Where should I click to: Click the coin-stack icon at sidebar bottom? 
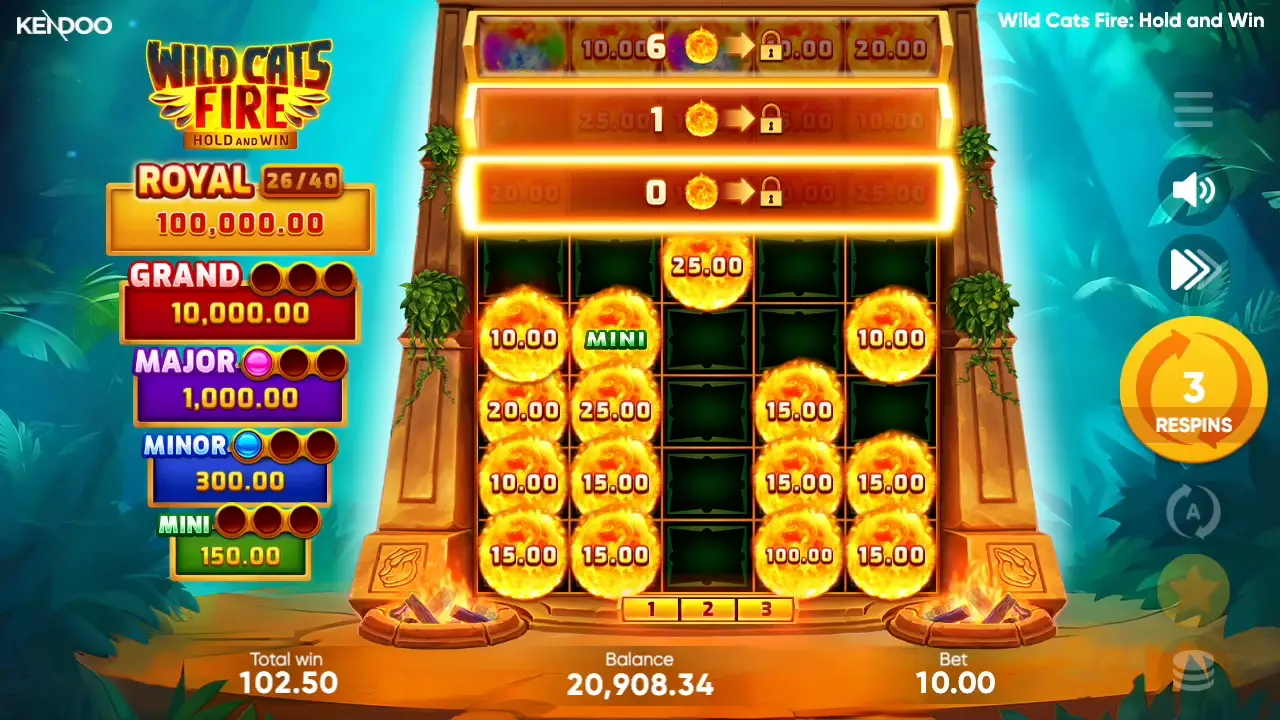tap(1193, 668)
